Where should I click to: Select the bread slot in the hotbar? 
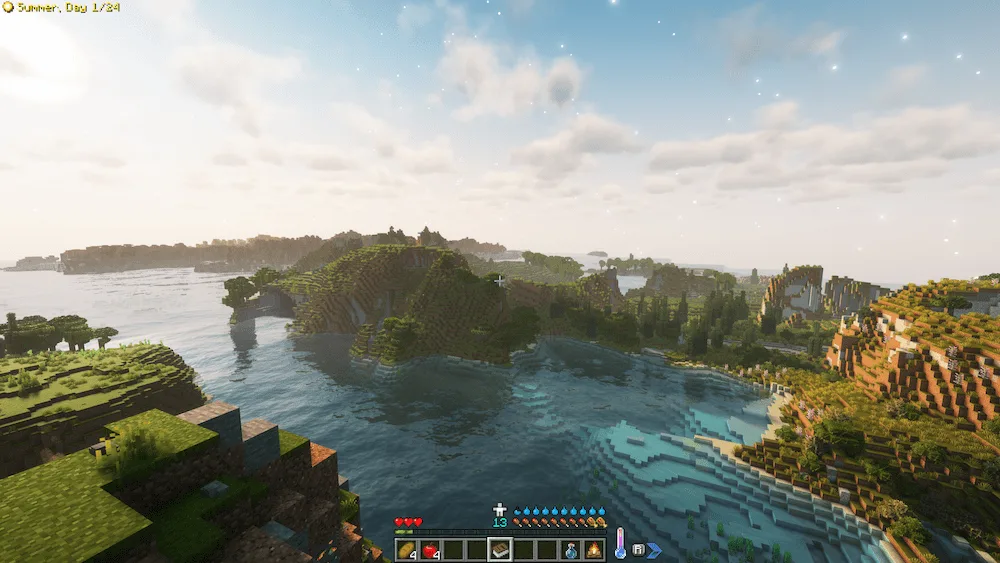(x=407, y=550)
